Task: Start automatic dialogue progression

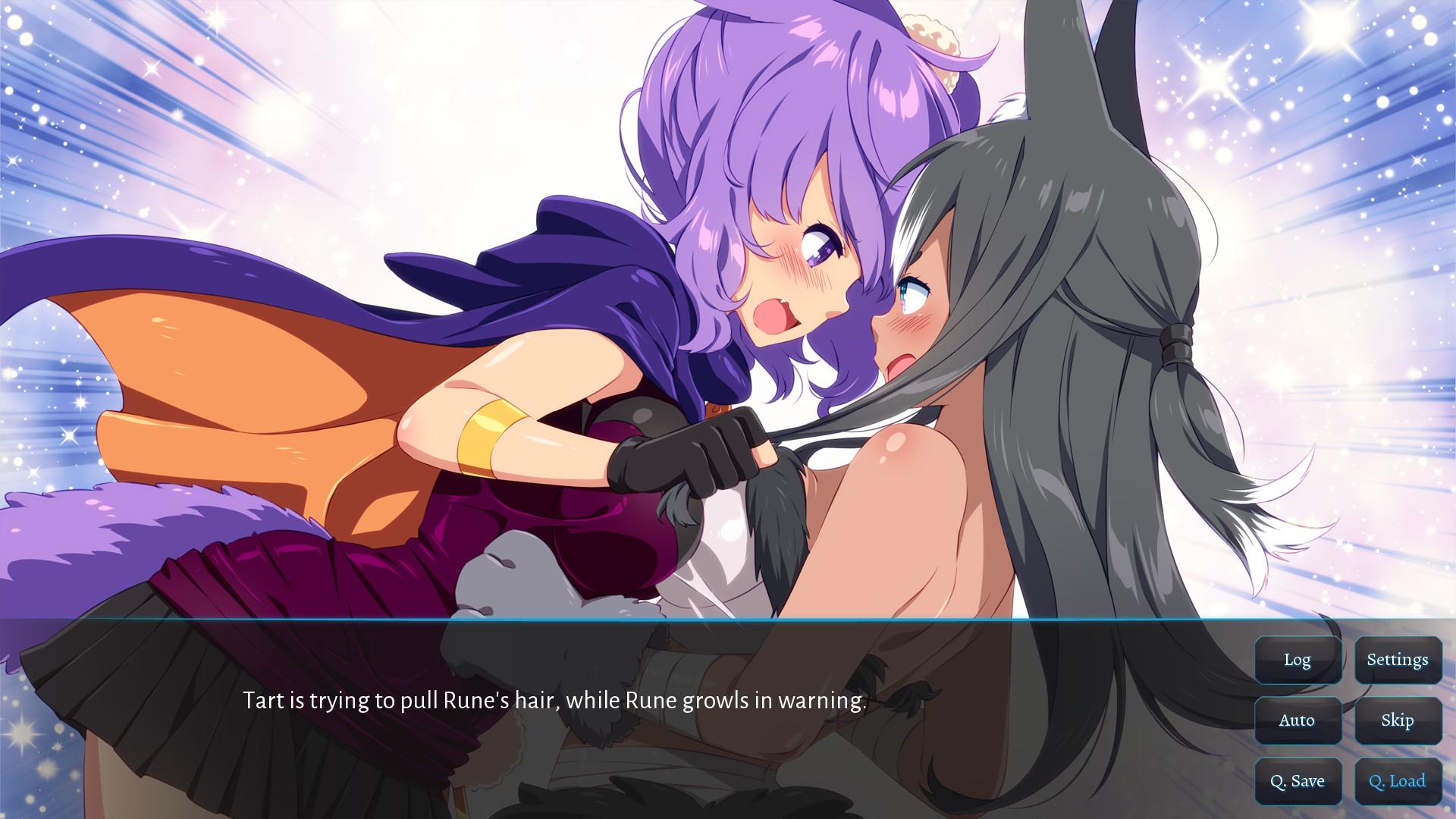Action: pyautogui.click(x=1298, y=720)
